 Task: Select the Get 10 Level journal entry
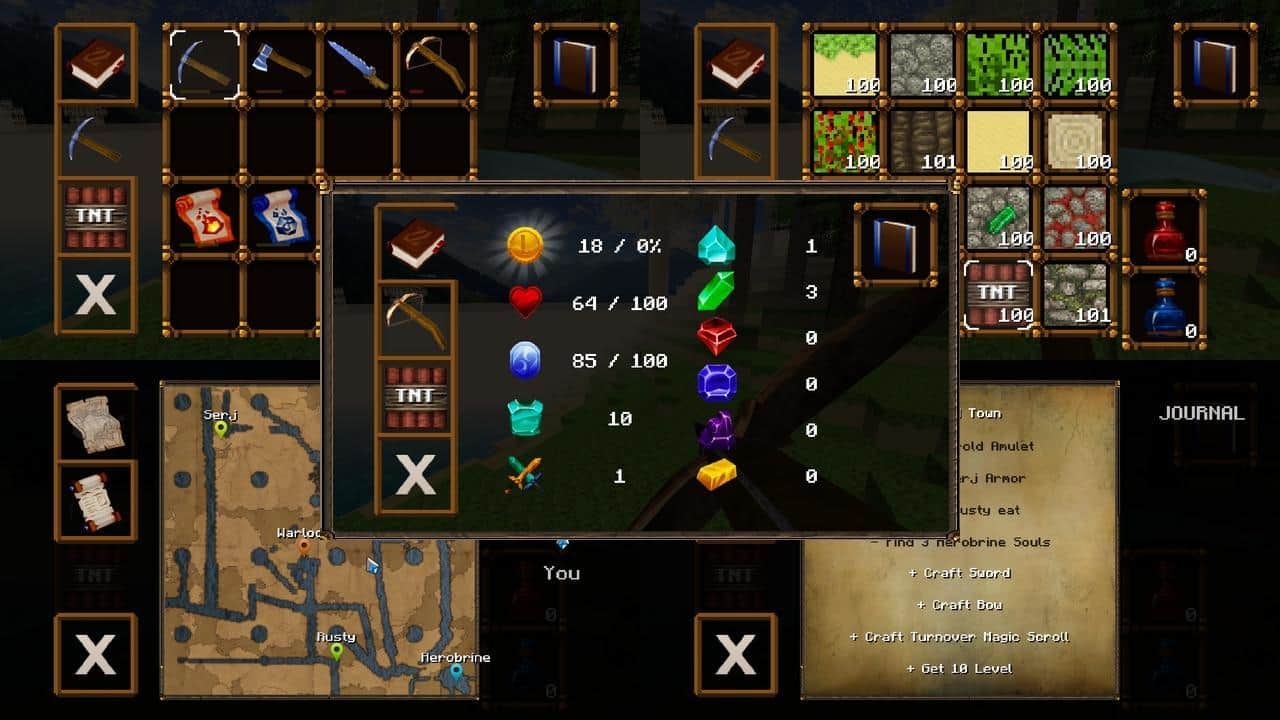pyautogui.click(x=959, y=669)
